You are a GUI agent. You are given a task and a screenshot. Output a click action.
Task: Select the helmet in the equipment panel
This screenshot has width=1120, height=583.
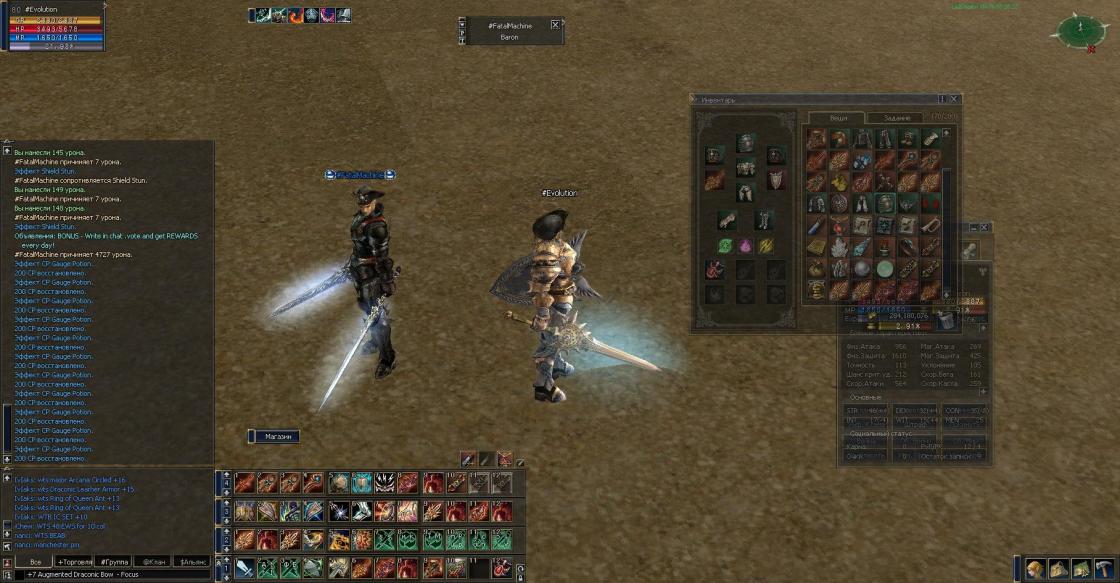pos(745,143)
